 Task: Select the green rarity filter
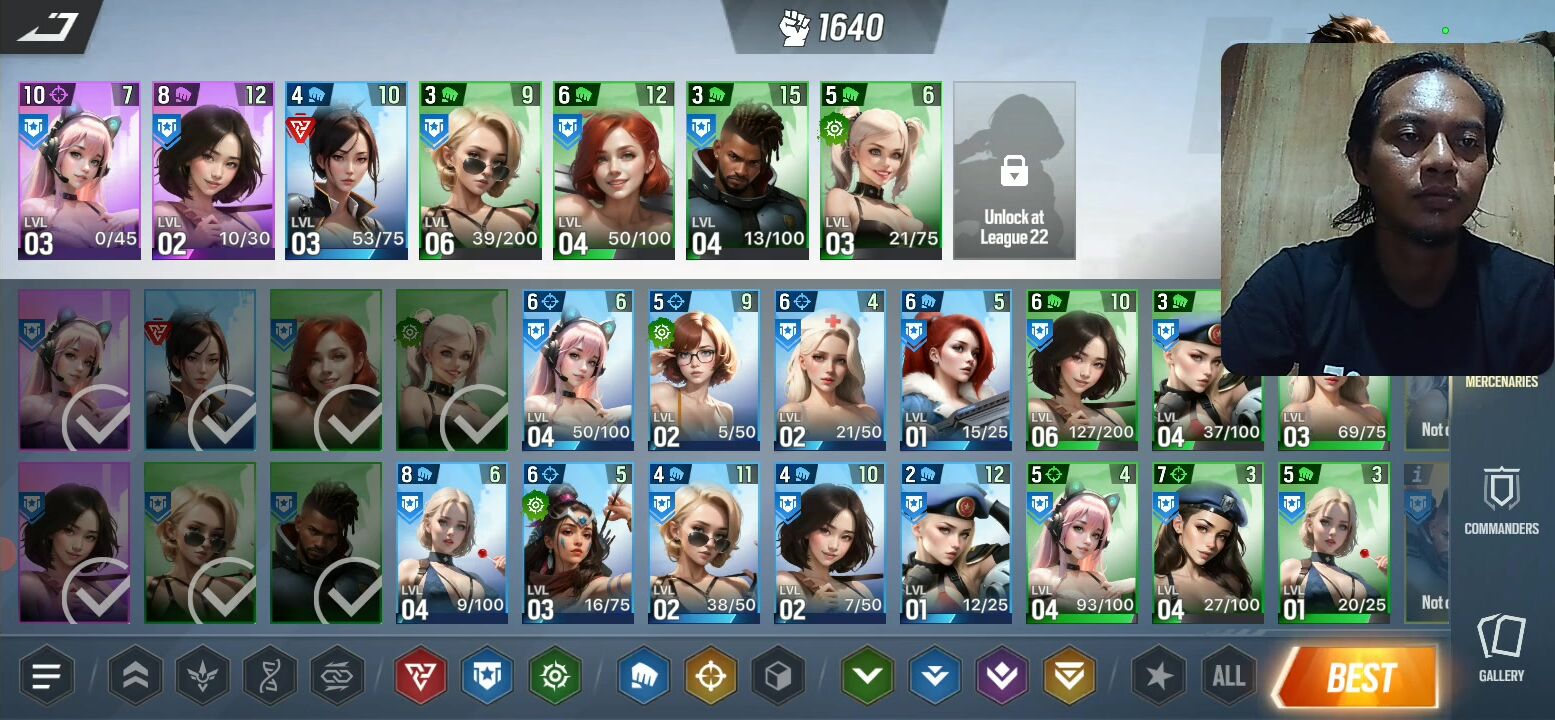[866, 677]
